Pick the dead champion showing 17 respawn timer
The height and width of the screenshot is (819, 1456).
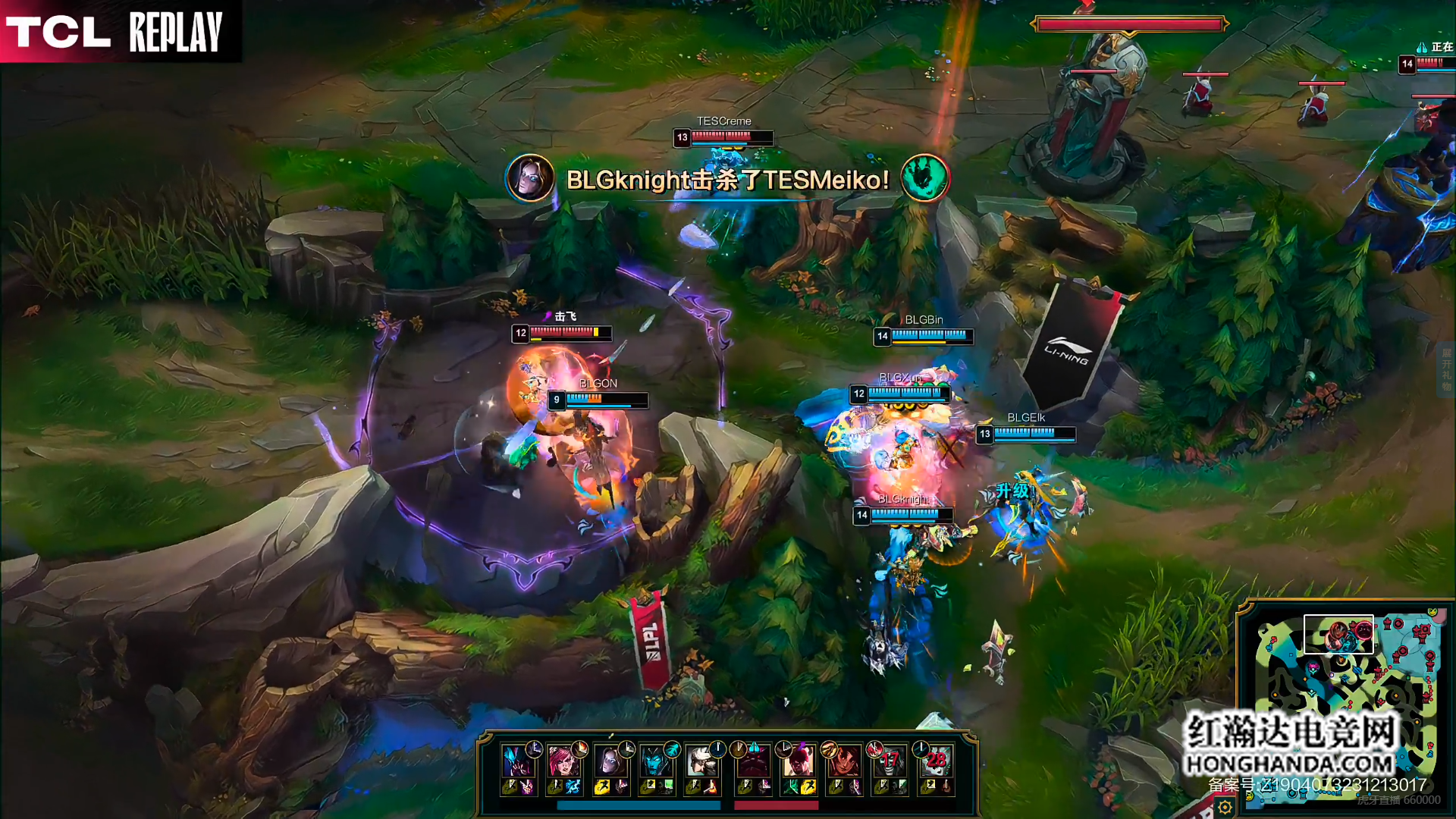890,761
